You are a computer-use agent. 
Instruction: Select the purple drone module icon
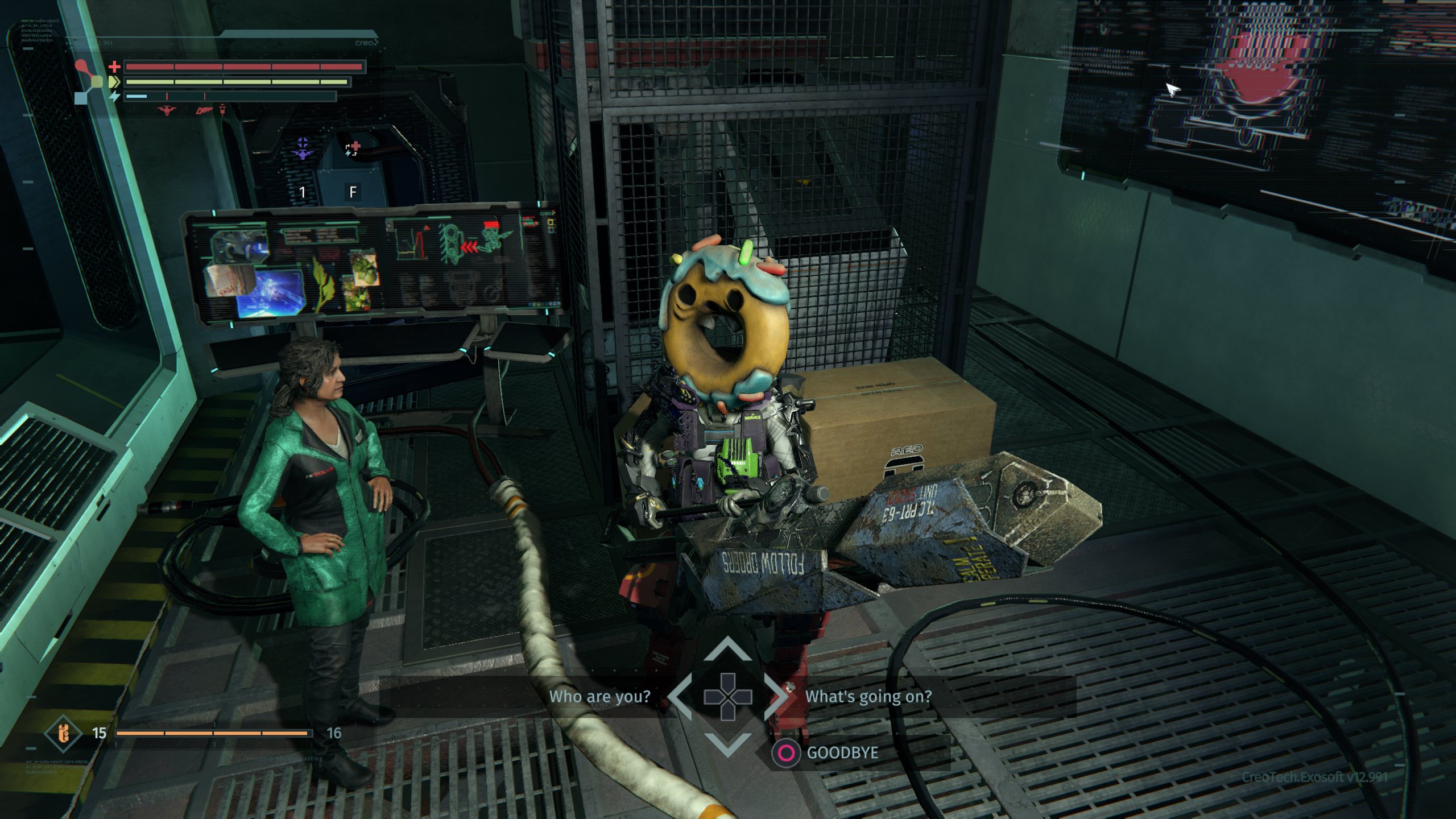(x=303, y=148)
